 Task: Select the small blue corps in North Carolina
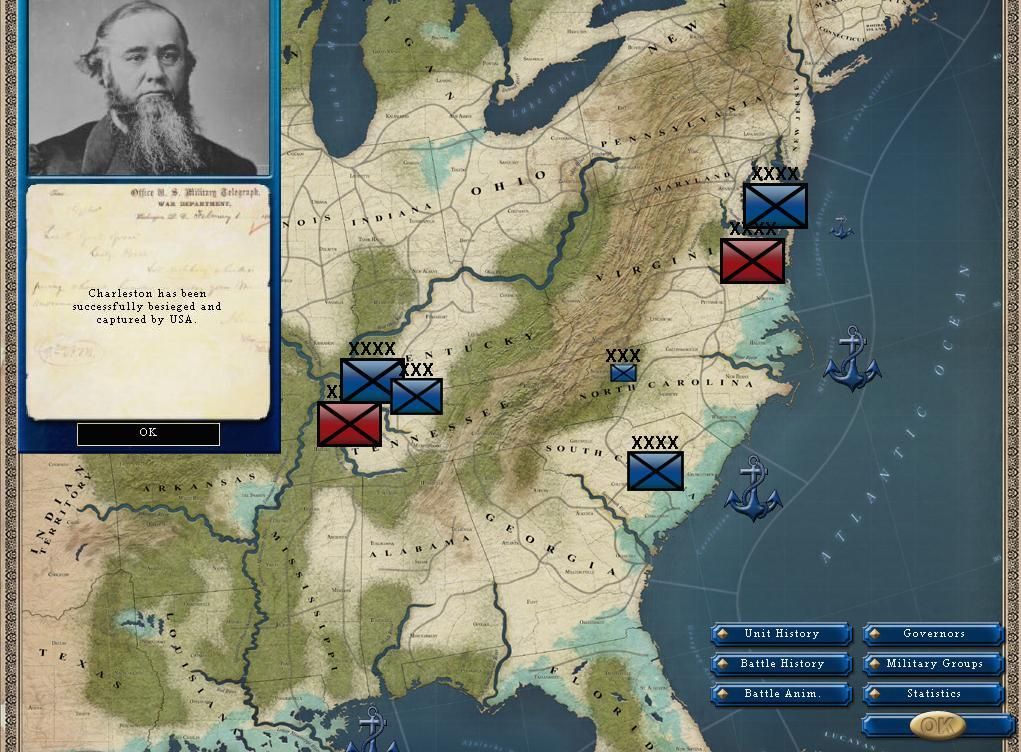coord(623,373)
